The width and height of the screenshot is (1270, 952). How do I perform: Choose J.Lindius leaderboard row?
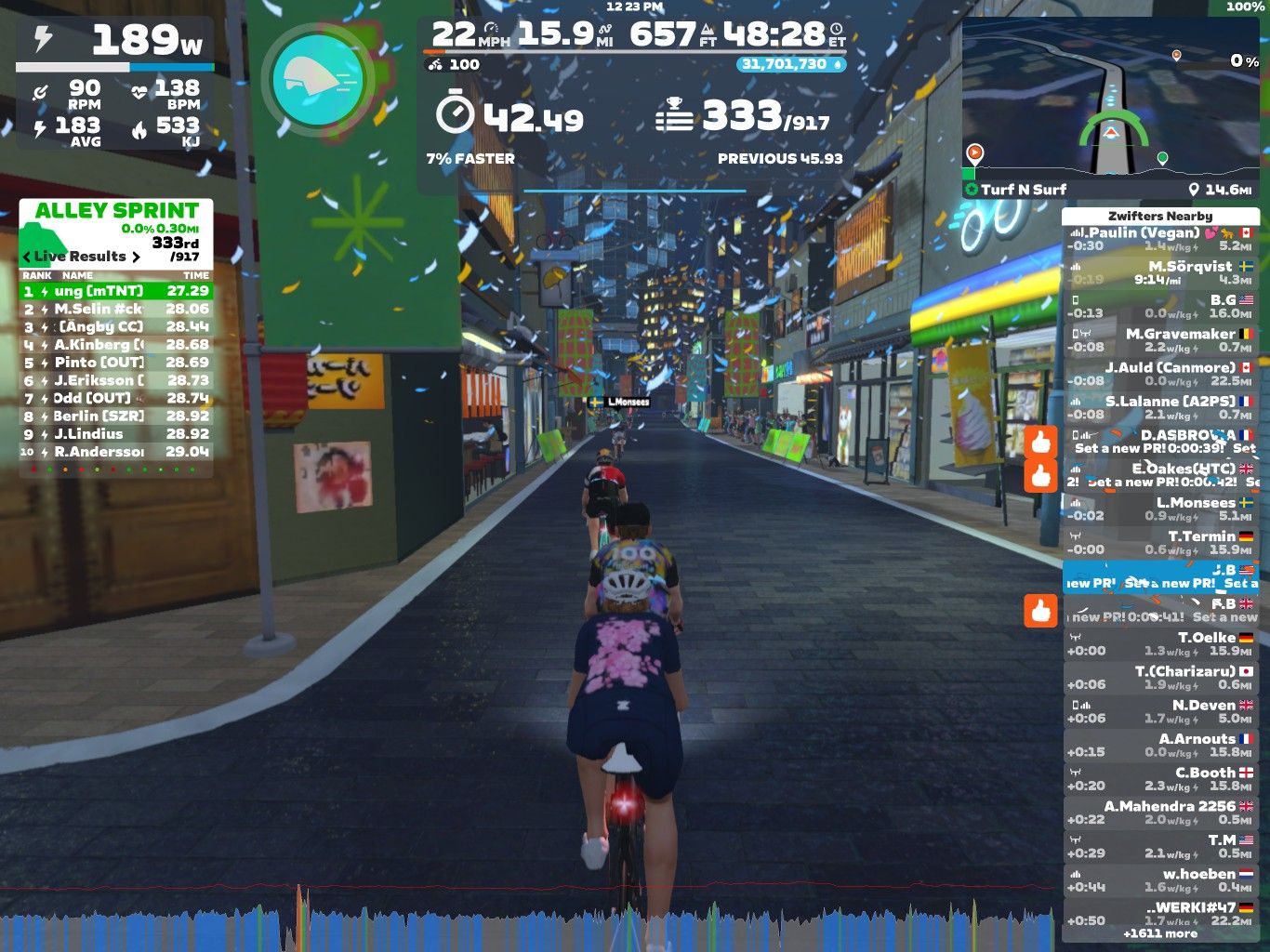pos(116,434)
